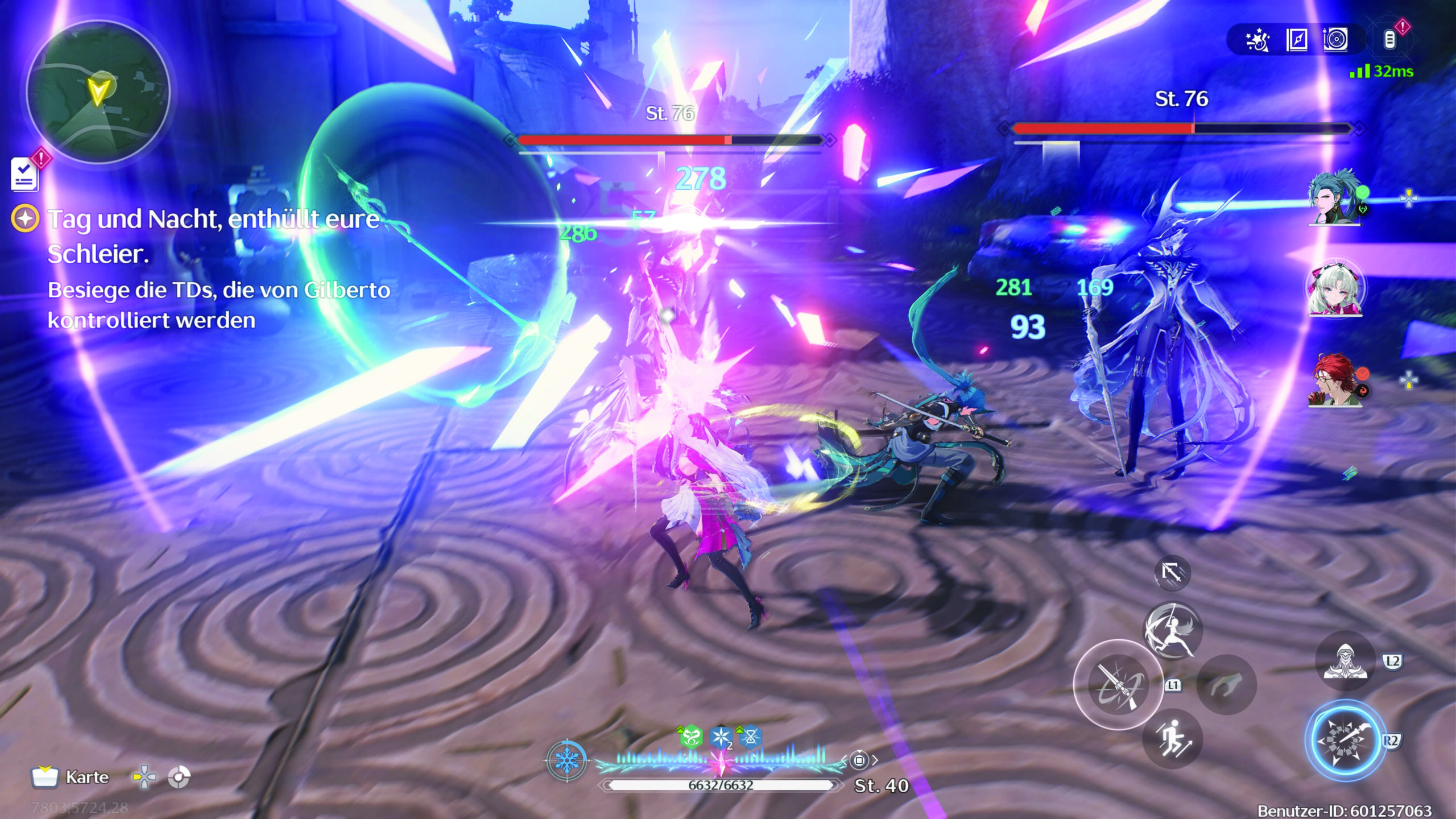This screenshot has height=819, width=1456.
Task: Switch to the teal-haired party member
Action: coord(1334,197)
